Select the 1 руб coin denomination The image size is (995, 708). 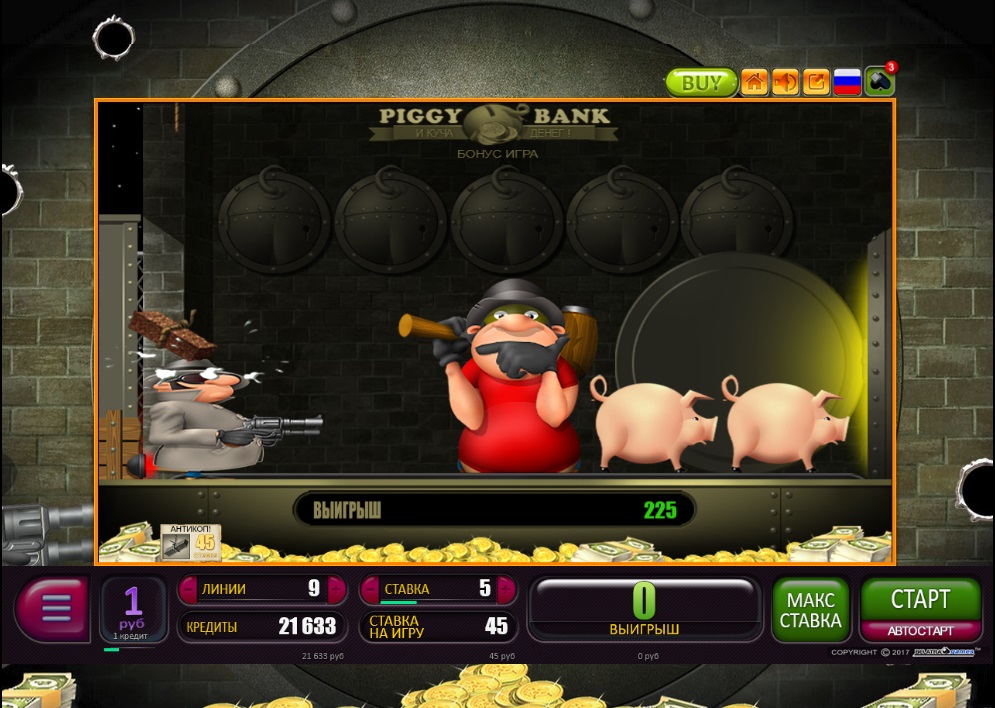[133, 608]
